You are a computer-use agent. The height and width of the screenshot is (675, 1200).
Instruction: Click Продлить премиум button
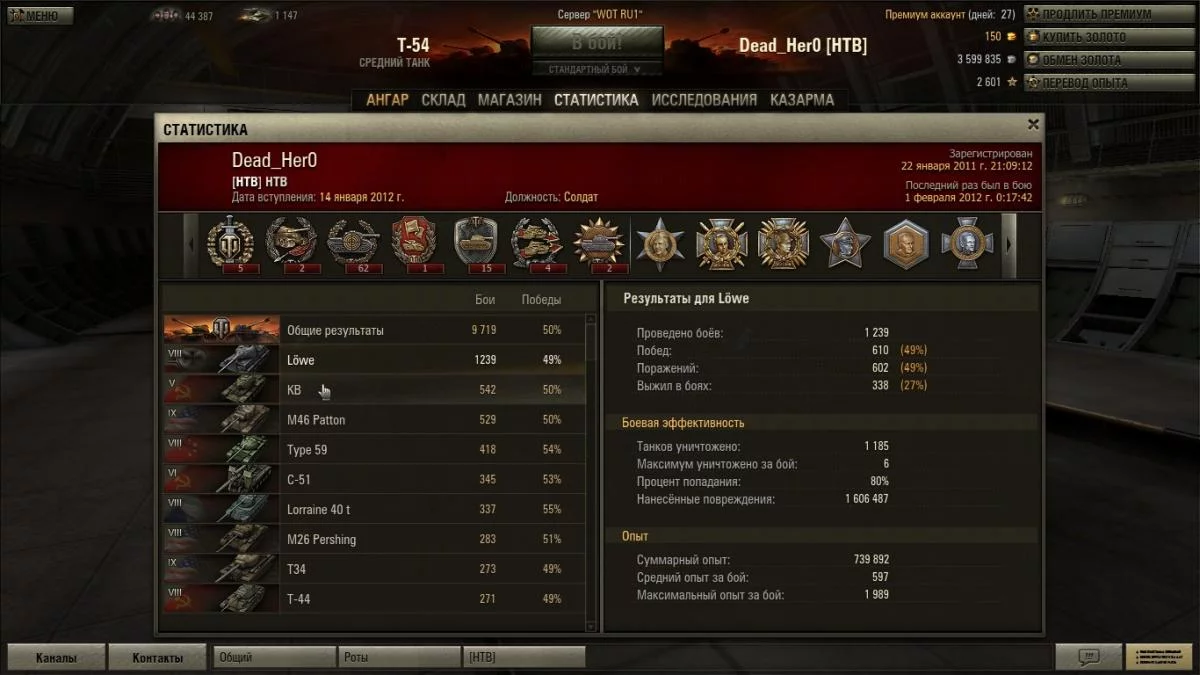point(1096,15)
